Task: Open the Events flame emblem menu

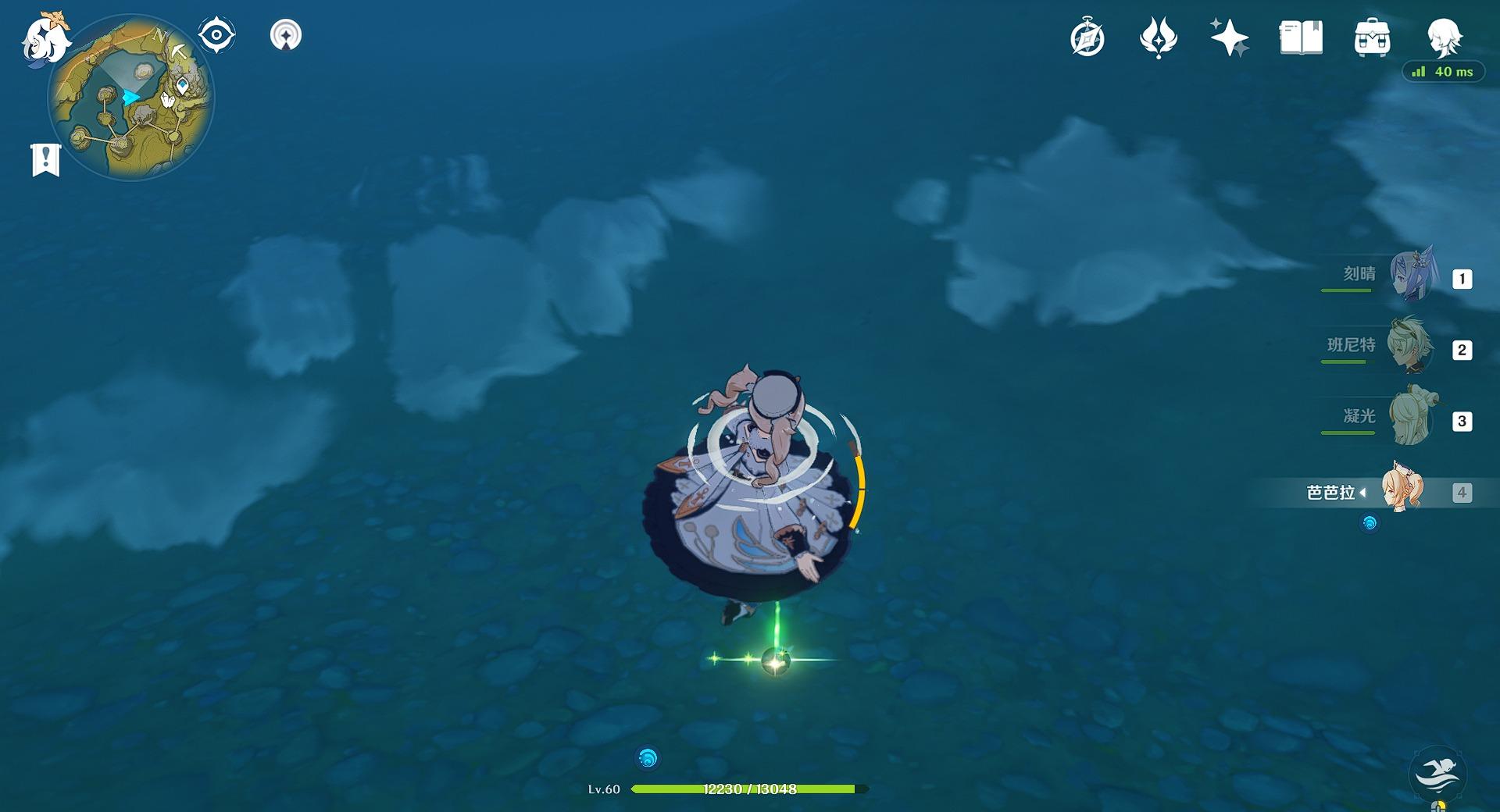Action: point(1158,38)
